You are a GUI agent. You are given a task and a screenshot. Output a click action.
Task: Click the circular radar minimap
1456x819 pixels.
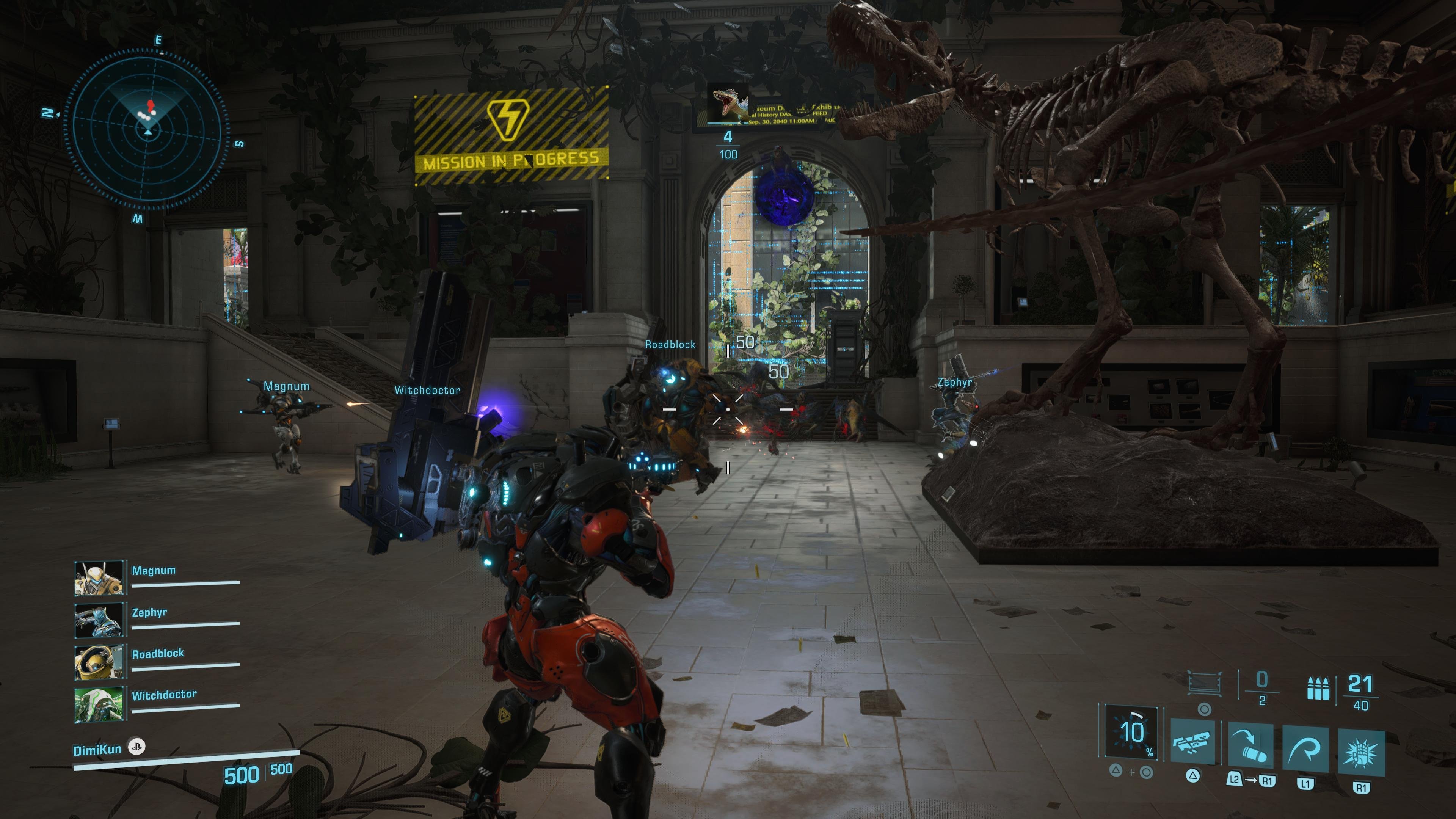click(x=147, y=129)
